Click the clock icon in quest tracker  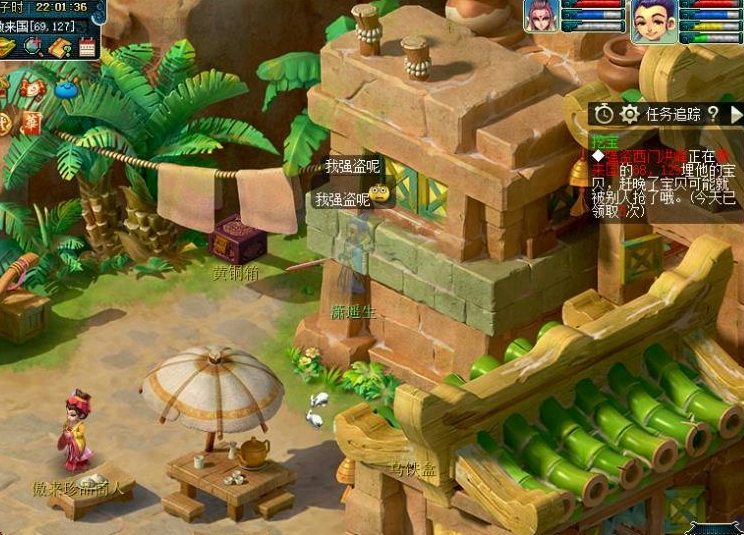click(x=603, y=114)
